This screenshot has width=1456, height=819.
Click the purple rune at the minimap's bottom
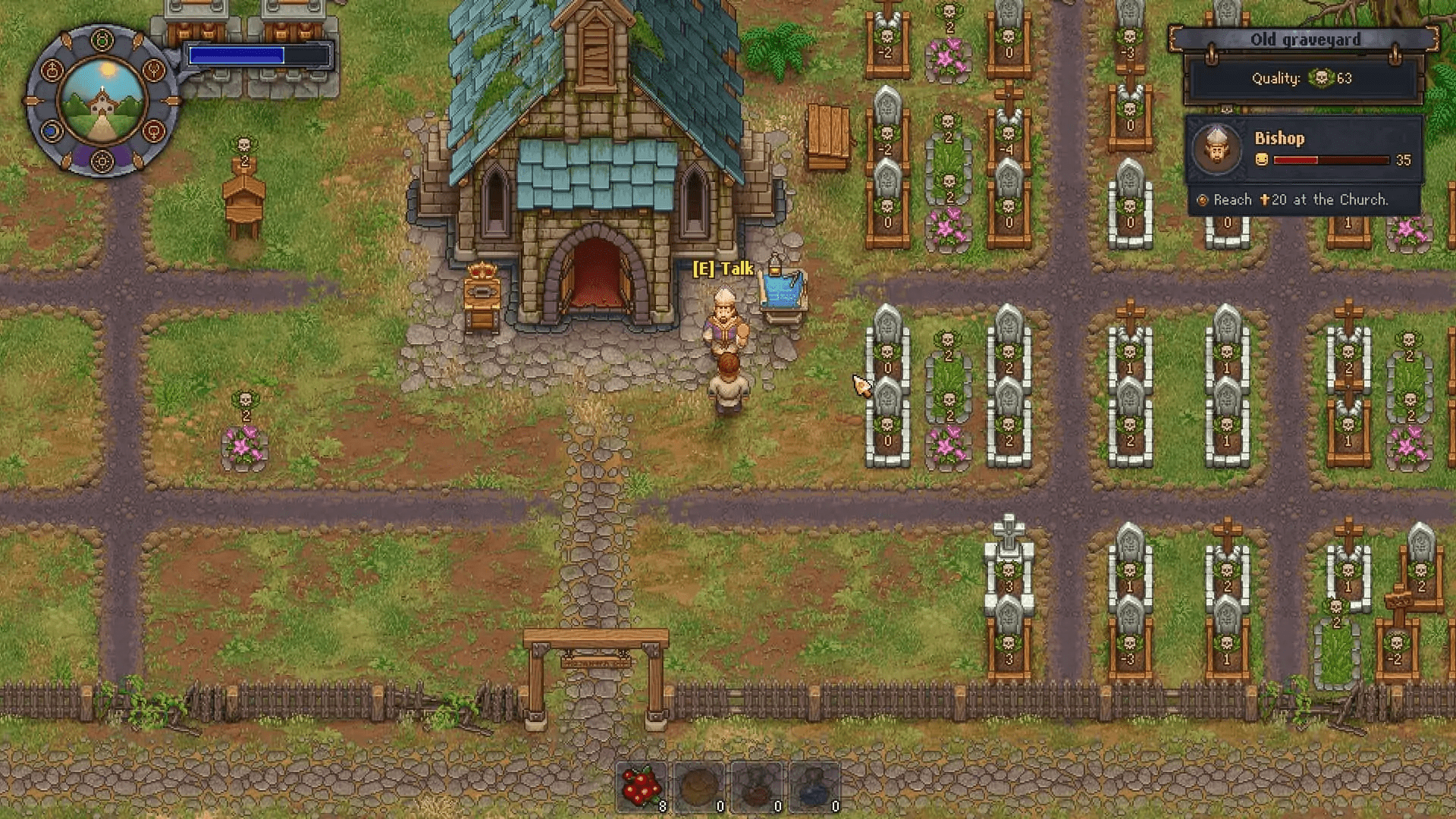coord(101,161)
